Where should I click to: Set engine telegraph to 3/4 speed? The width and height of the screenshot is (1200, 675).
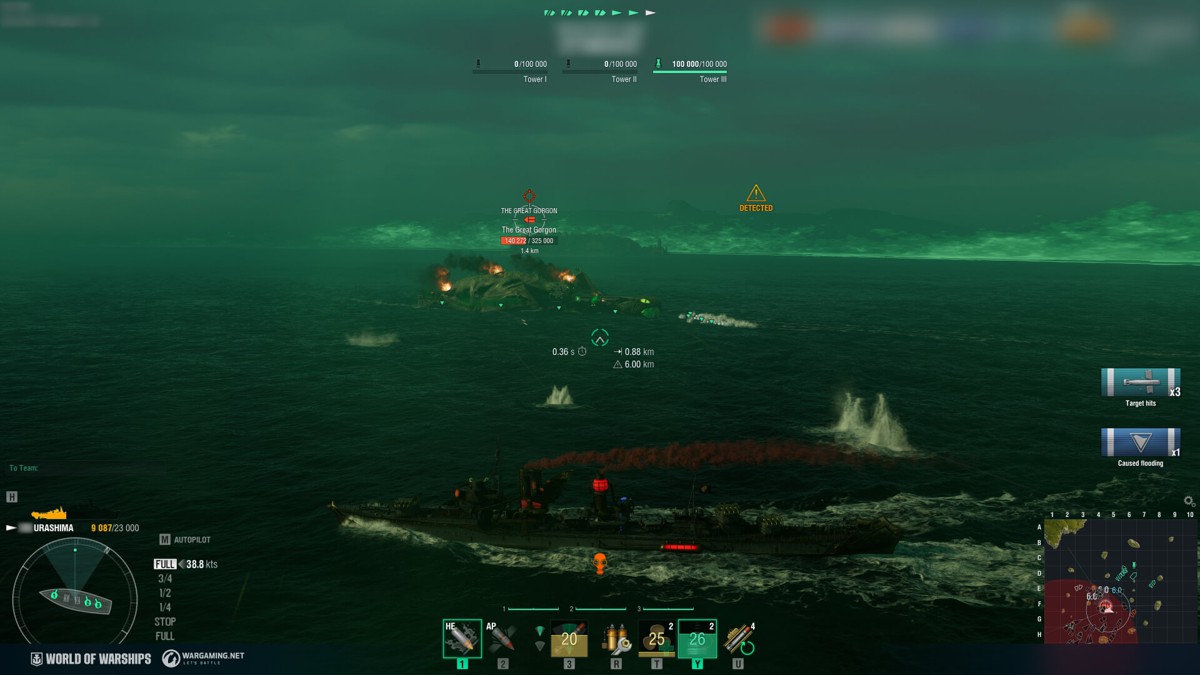click(x=165, y=579)
